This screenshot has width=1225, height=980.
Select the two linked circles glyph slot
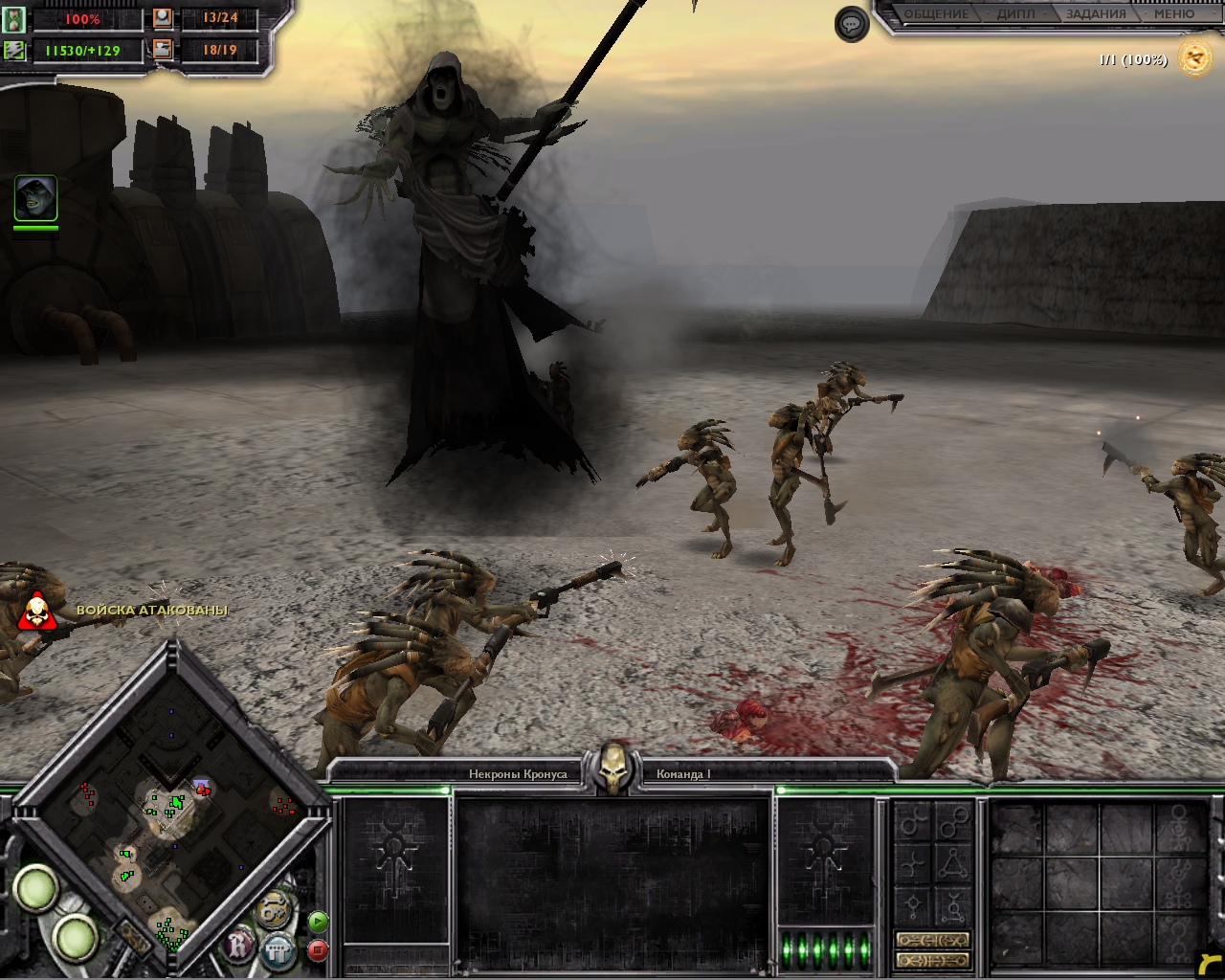pos(952,822)
